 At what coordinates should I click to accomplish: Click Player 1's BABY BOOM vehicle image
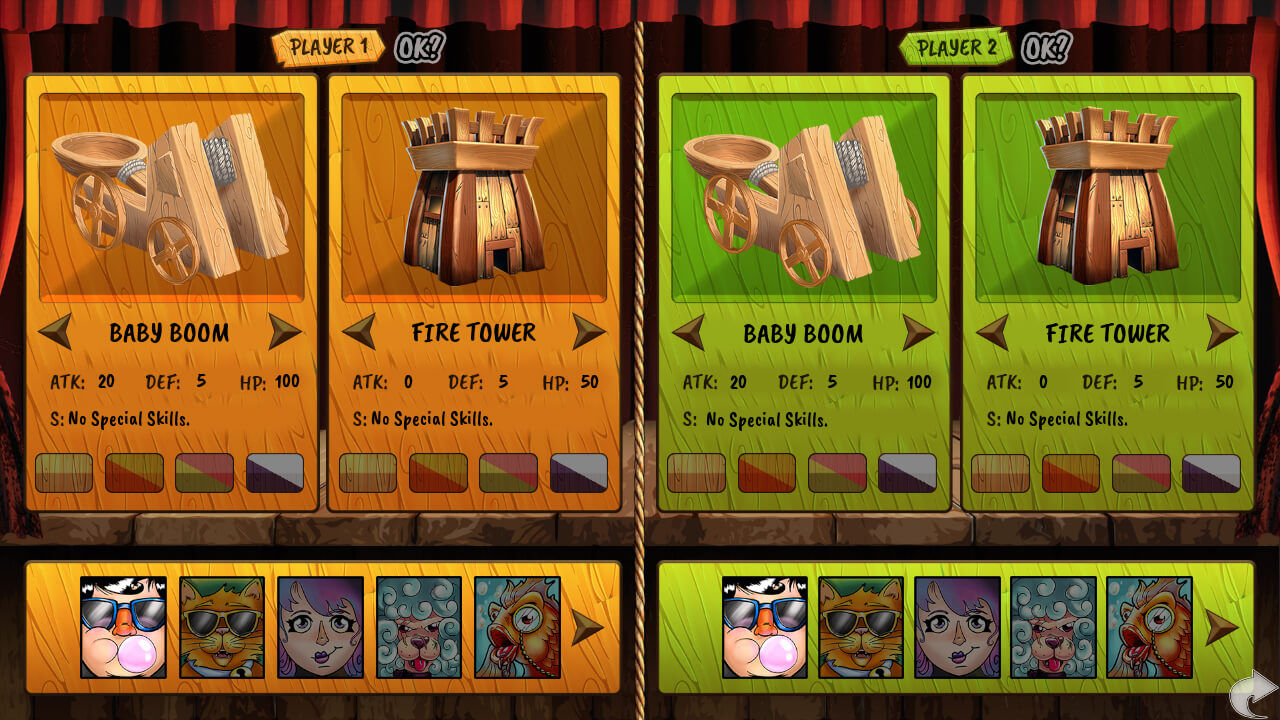point(168,195)
